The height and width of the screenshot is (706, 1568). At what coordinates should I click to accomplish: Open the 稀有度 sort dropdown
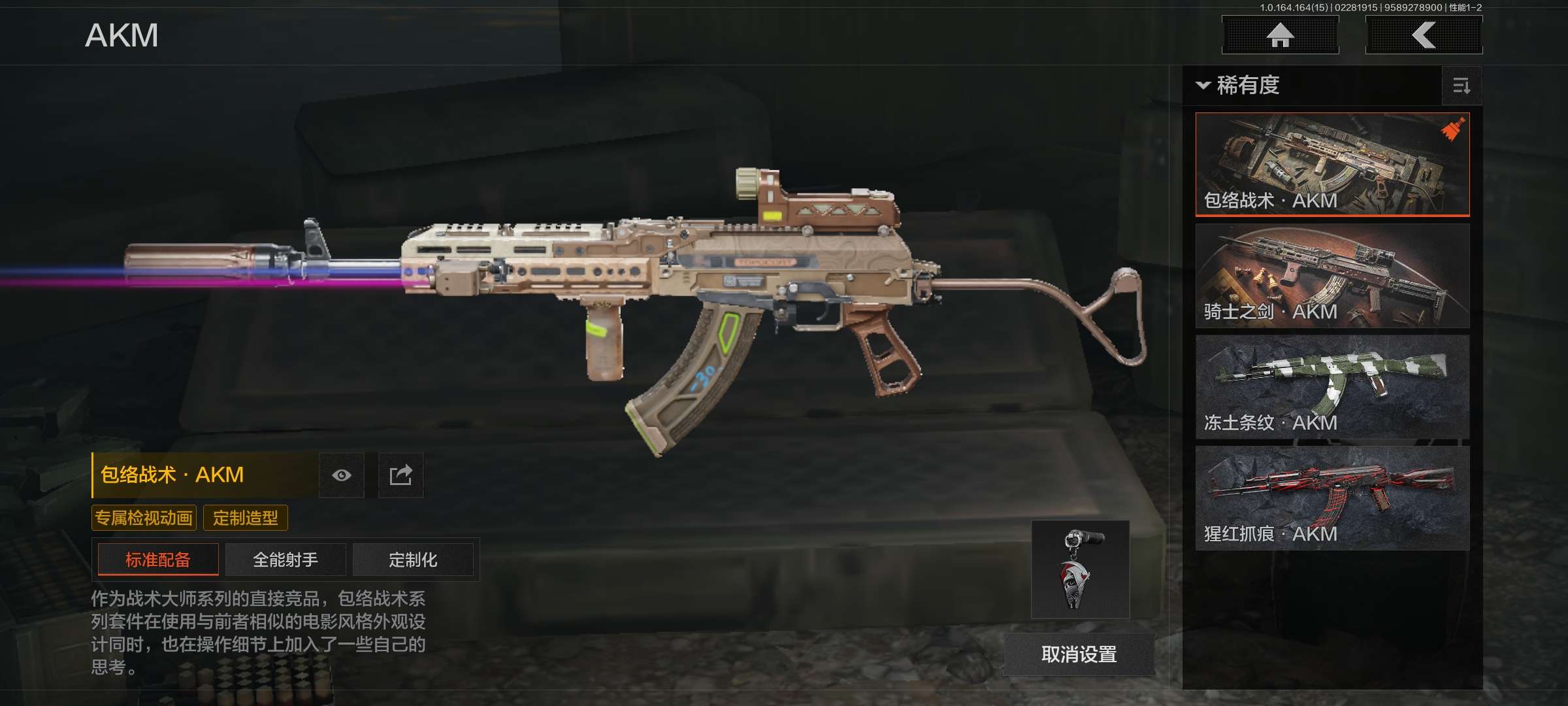pyautogui.click(x=1238, y=86)
